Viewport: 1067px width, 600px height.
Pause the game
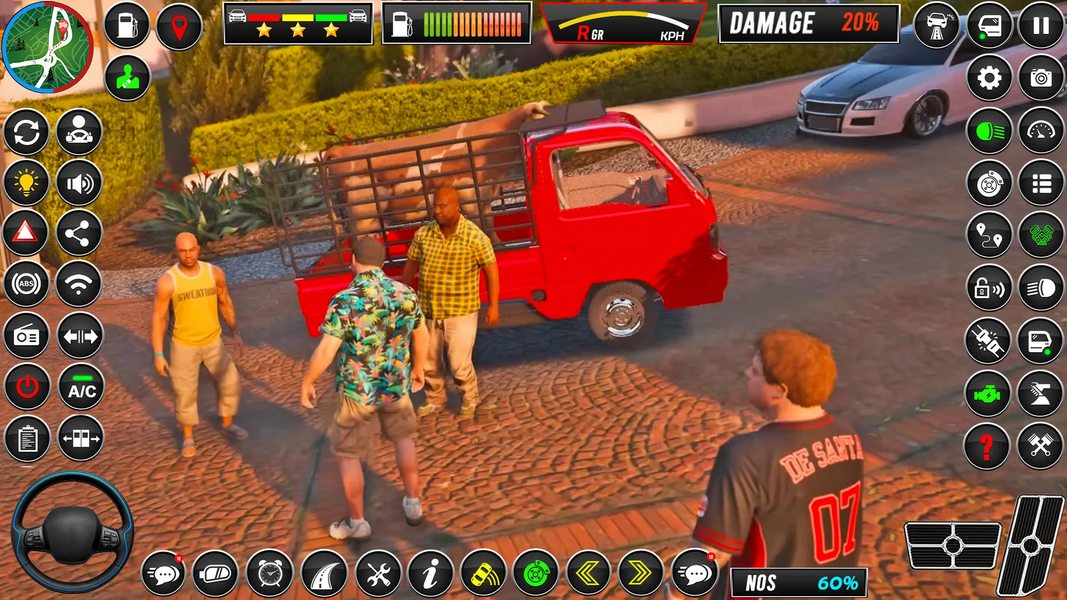coord(1040,26)
